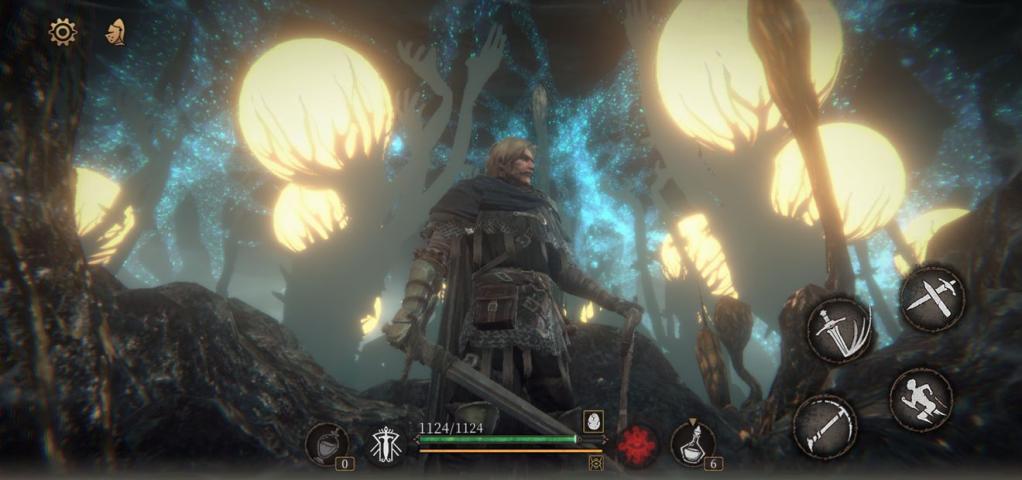The image size is (1022, 480).
Task: Perform the sword slash attack
Action: (840, 329)
